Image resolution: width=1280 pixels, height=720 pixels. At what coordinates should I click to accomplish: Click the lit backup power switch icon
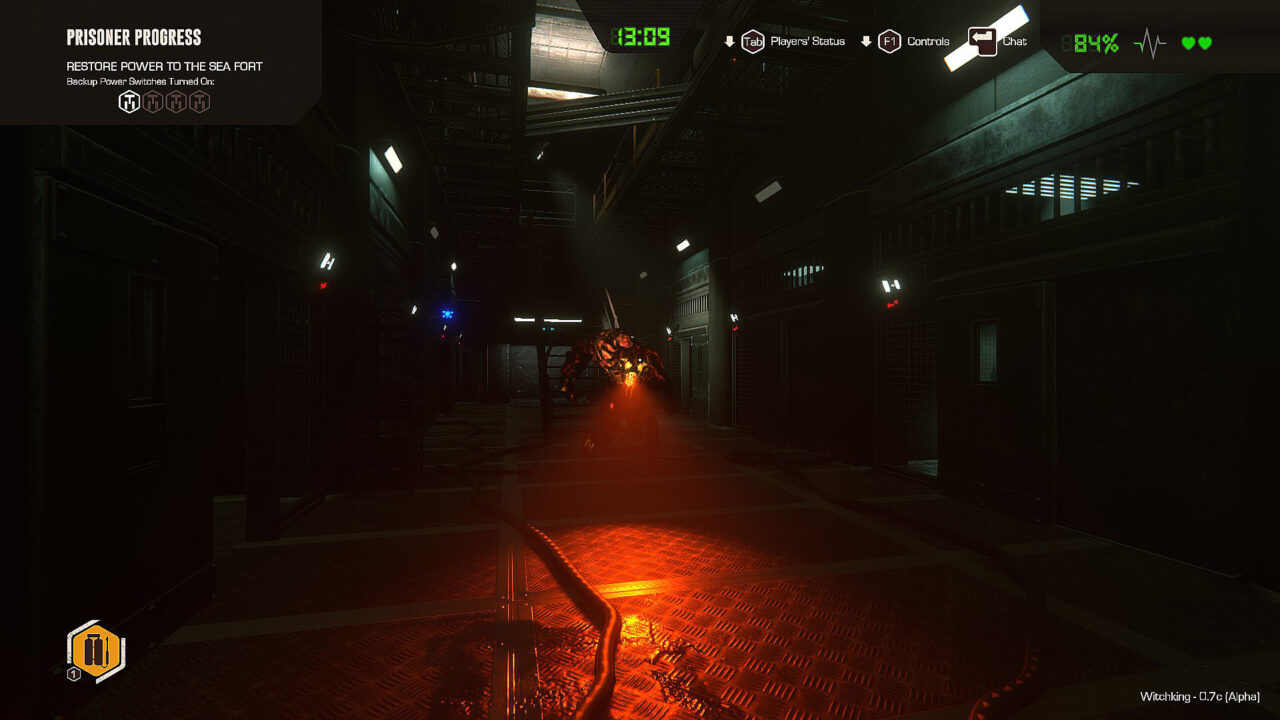coord(129,101)
